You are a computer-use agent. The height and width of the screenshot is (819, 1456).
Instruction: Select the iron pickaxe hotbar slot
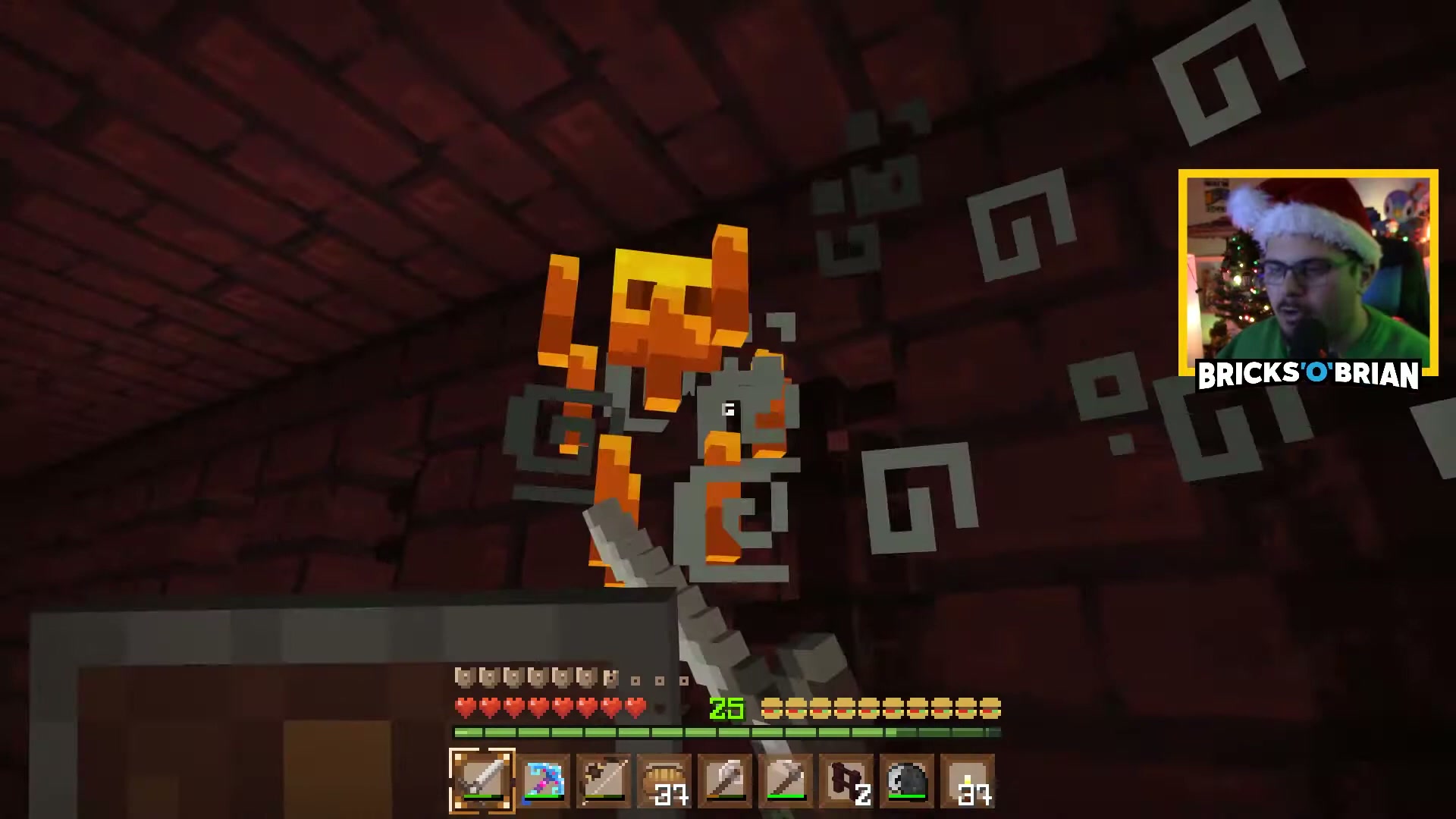point(786,781)
